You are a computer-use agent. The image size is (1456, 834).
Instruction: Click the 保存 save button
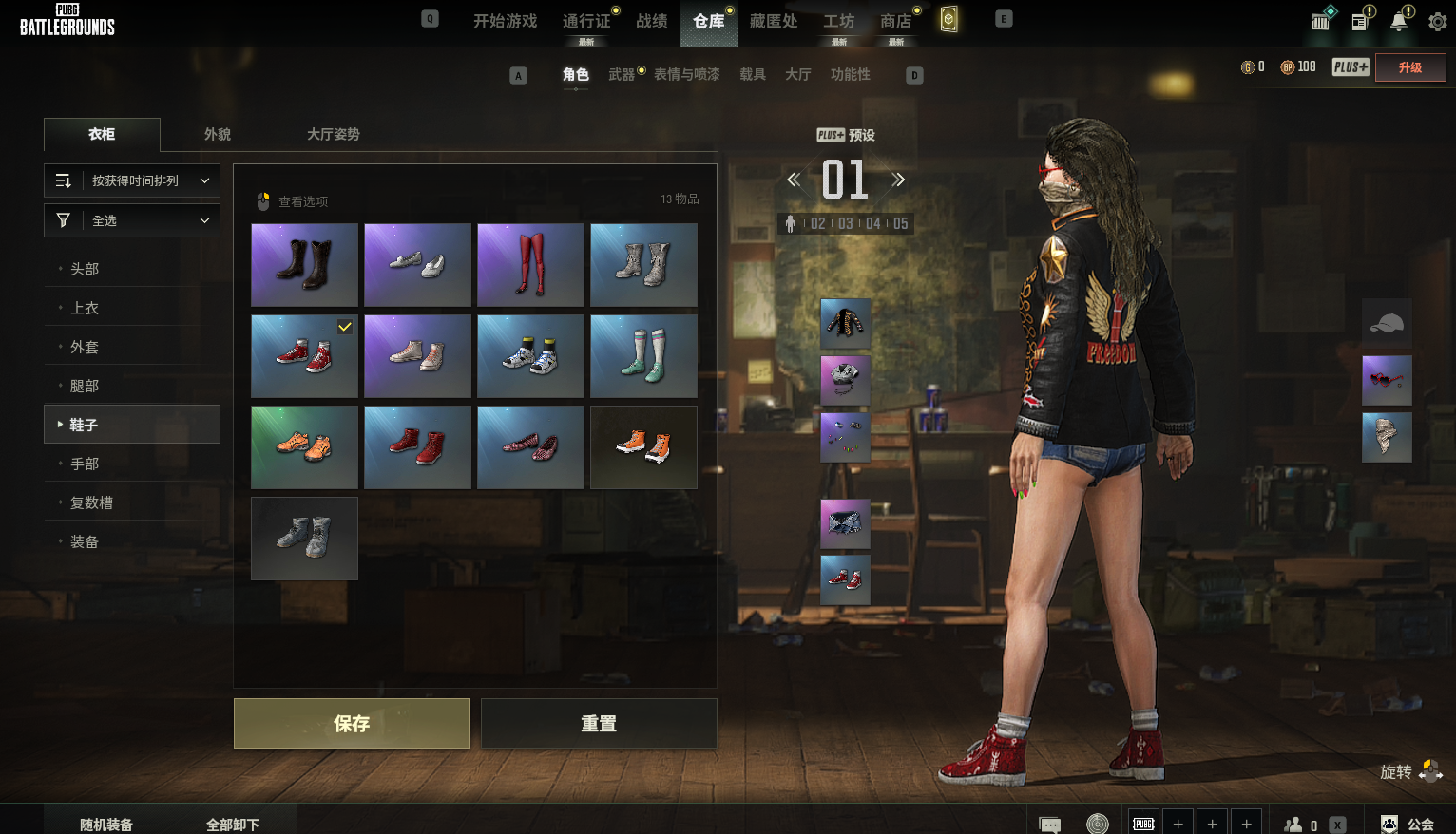352,724
